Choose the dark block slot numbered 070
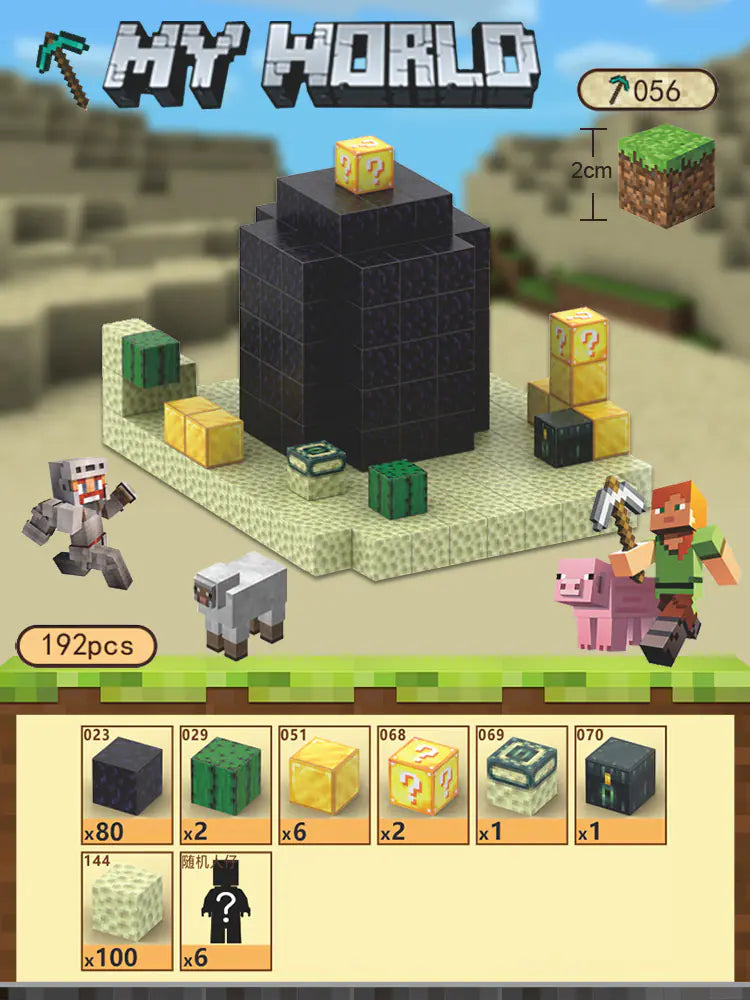 (x=620, y=785)
